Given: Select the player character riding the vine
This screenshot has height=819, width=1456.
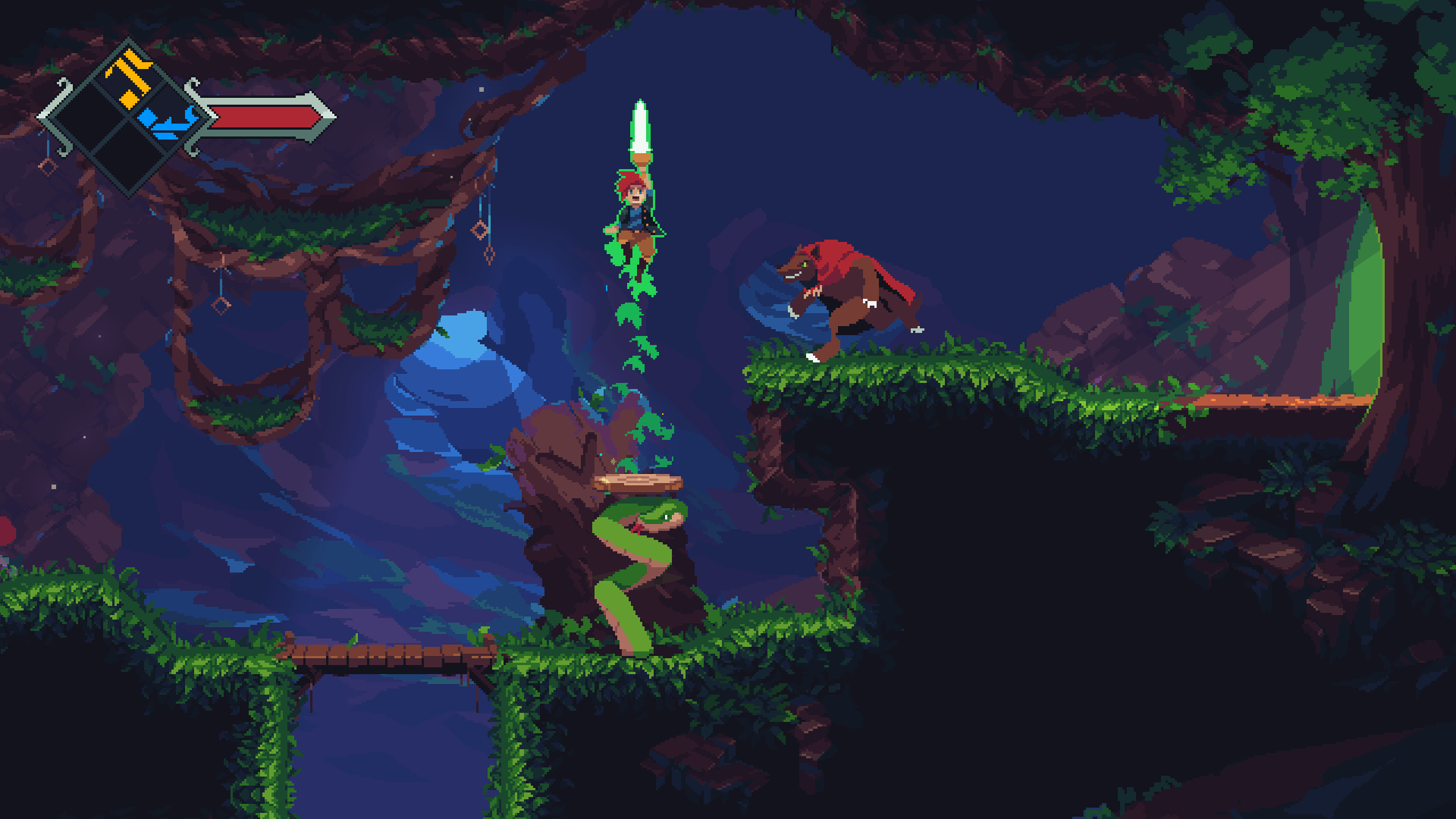Looking at the screenshot, I should coord(633,209).
